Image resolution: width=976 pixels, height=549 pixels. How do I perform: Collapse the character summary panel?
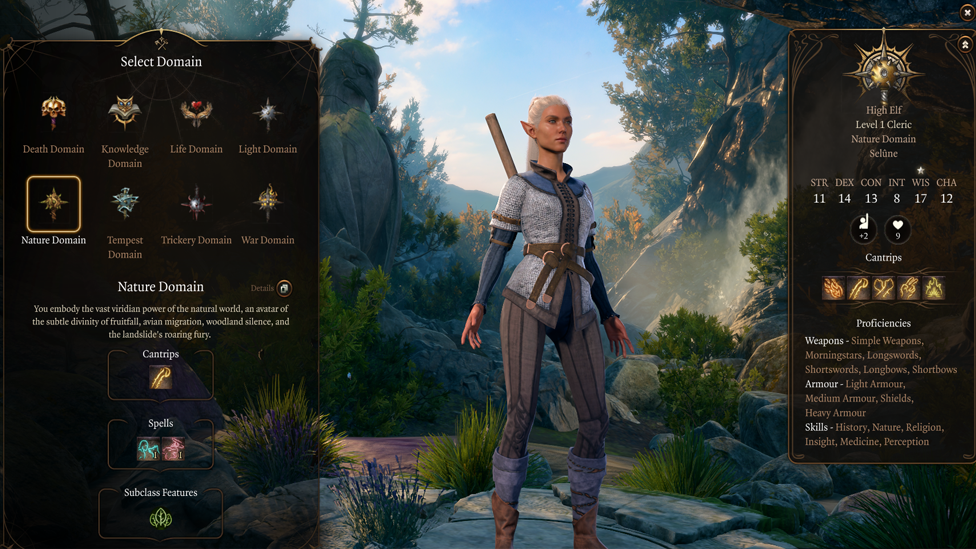click(965, 45)
